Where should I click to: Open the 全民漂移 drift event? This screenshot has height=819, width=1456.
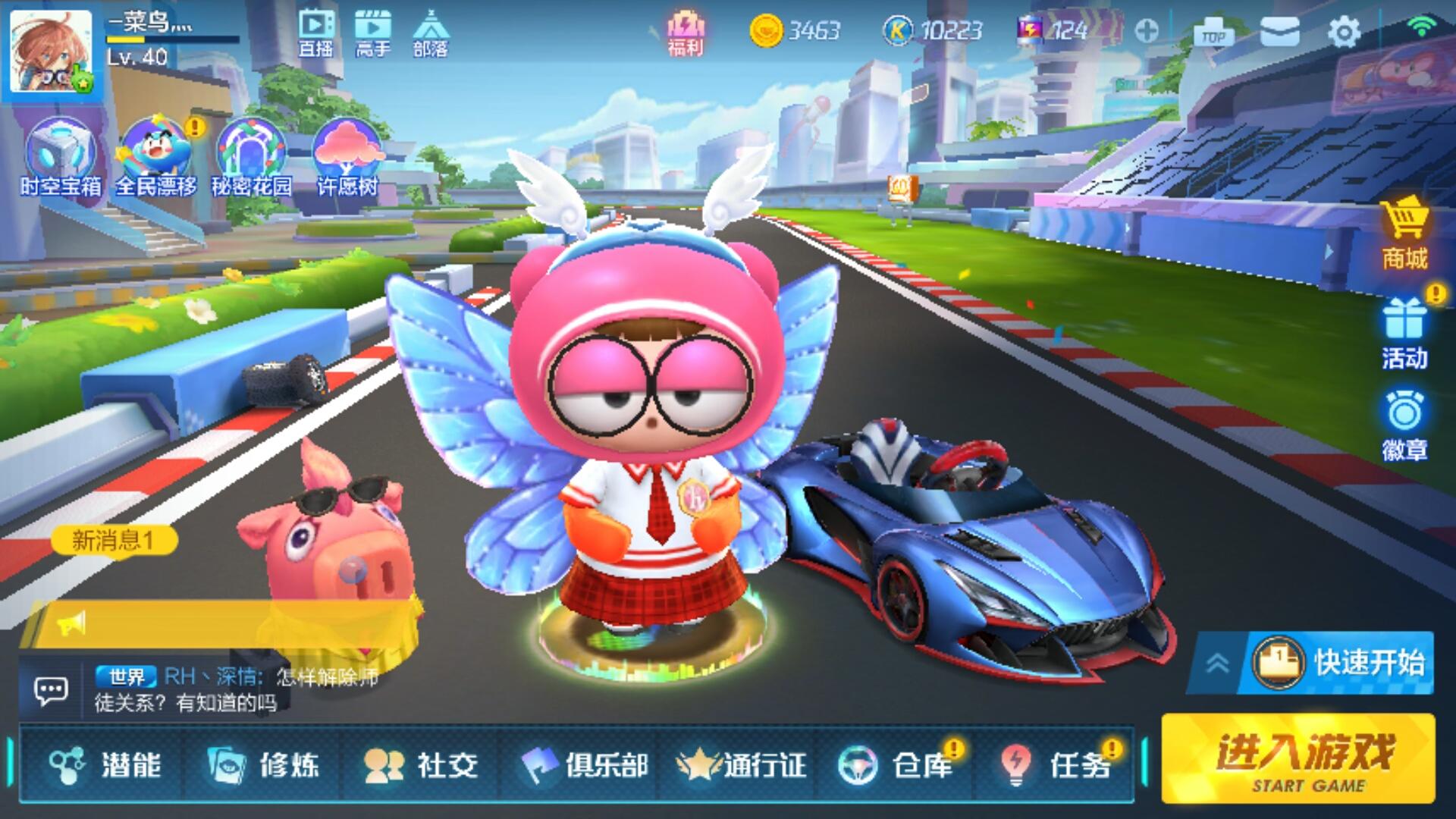pos(155,148)
